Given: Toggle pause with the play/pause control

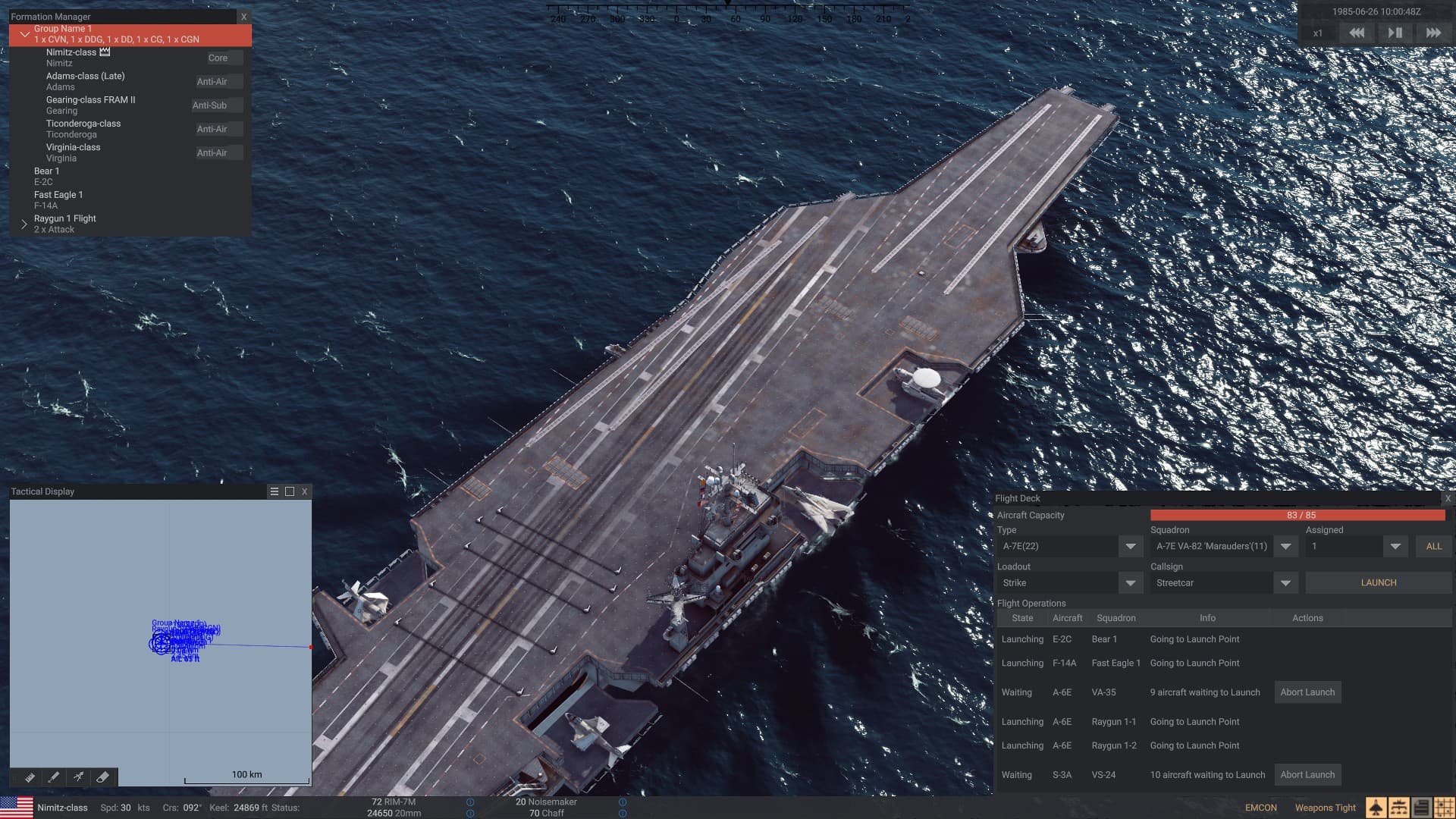Looking at the screenshot, I should pos(1395,33).
